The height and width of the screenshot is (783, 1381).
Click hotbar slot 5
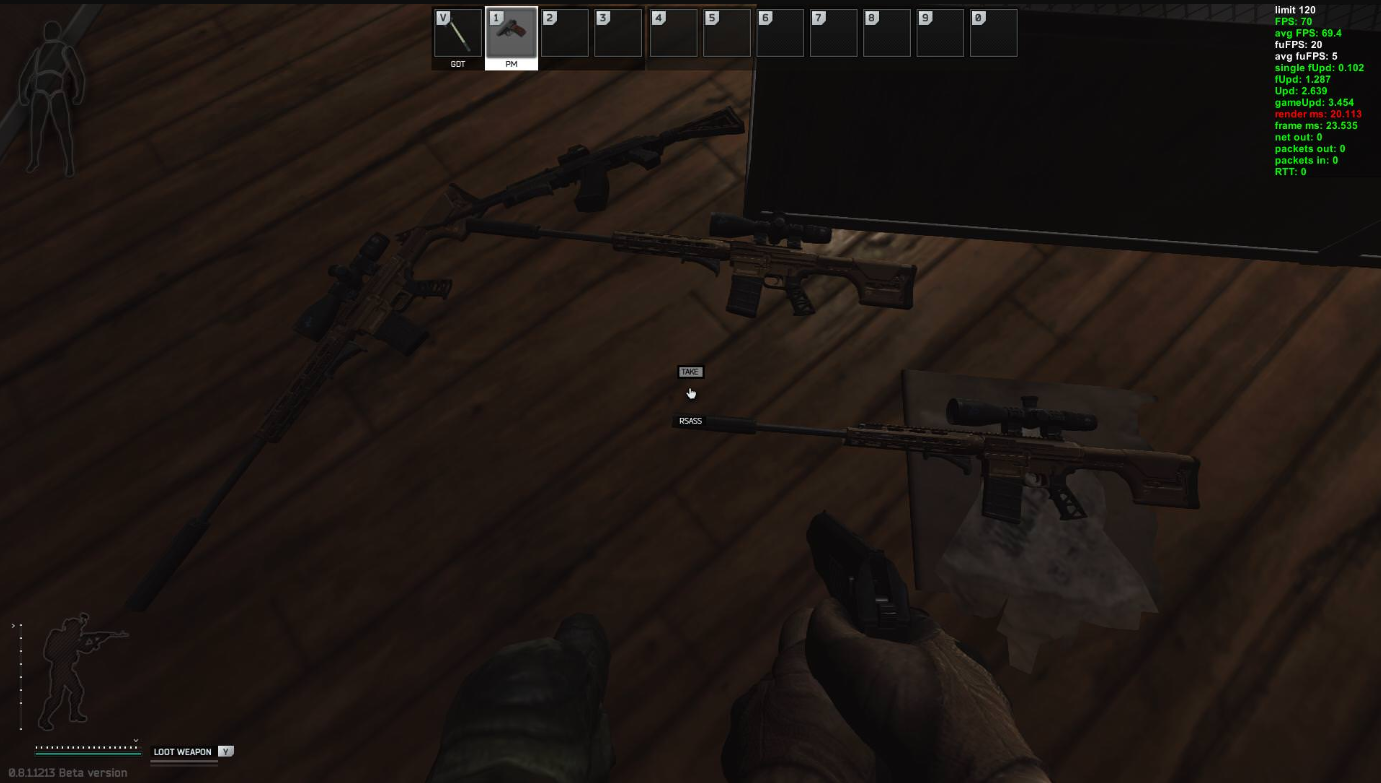pyautogui.click(x=725, y=32)
